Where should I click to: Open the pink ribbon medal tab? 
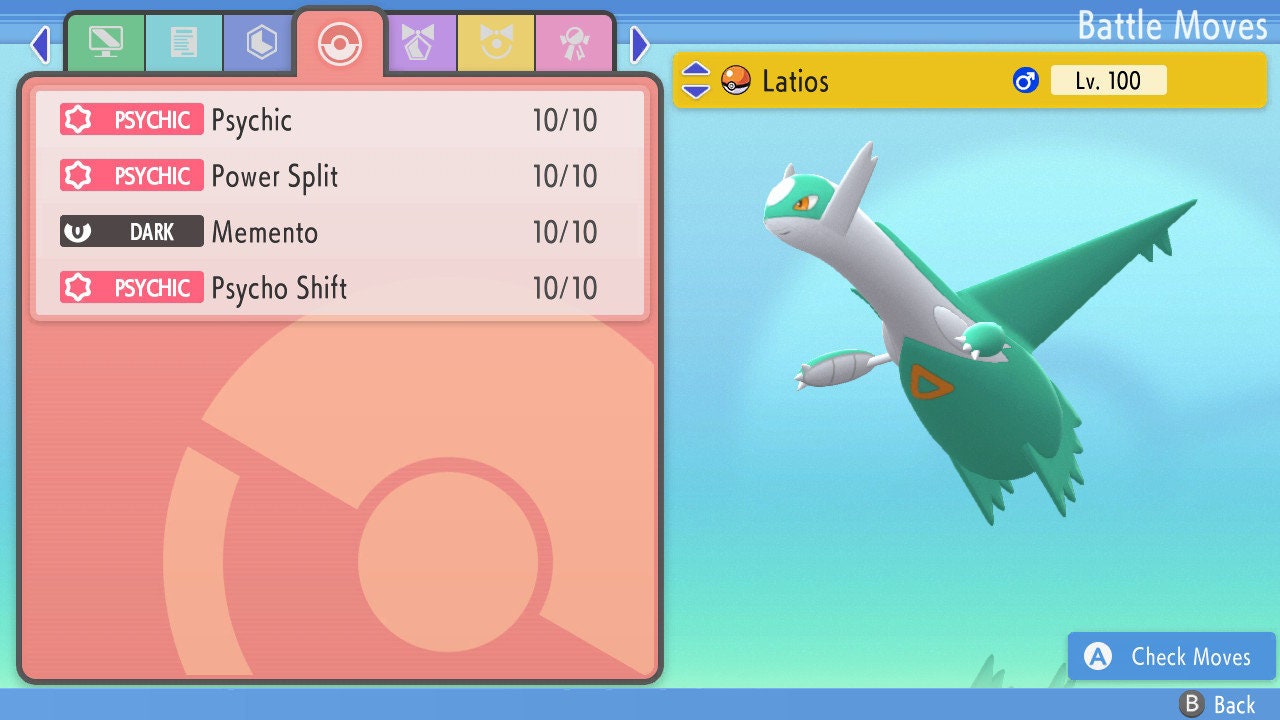[574, 43]
